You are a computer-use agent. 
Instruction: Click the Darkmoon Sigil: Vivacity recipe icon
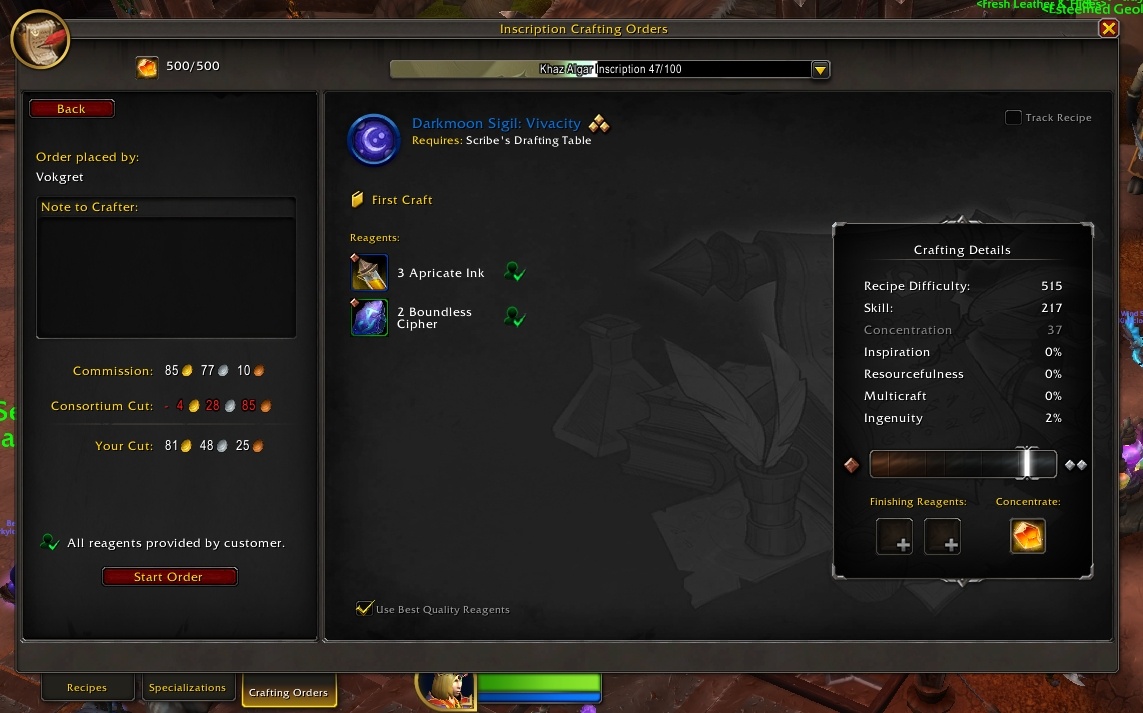(374, 139)
